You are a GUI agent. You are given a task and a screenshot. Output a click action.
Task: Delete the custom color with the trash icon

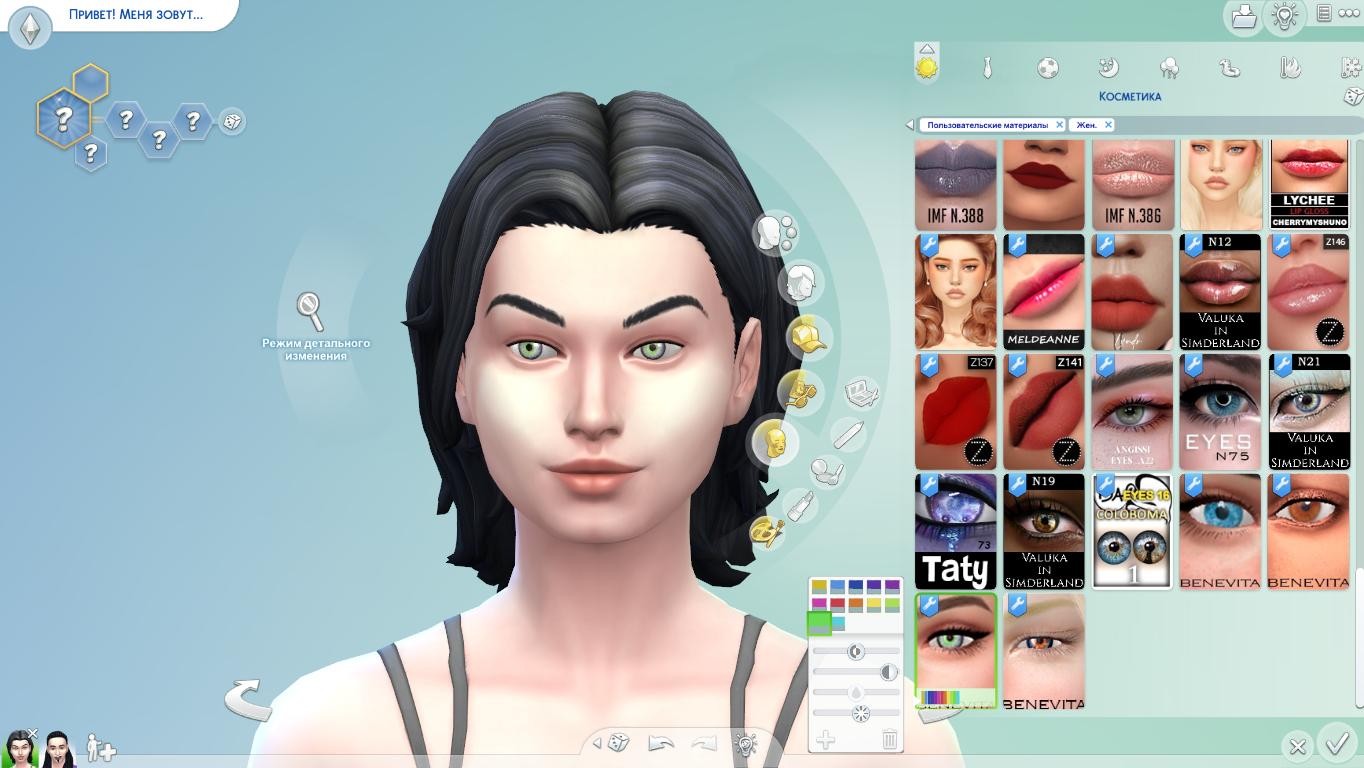click(889, 740)
